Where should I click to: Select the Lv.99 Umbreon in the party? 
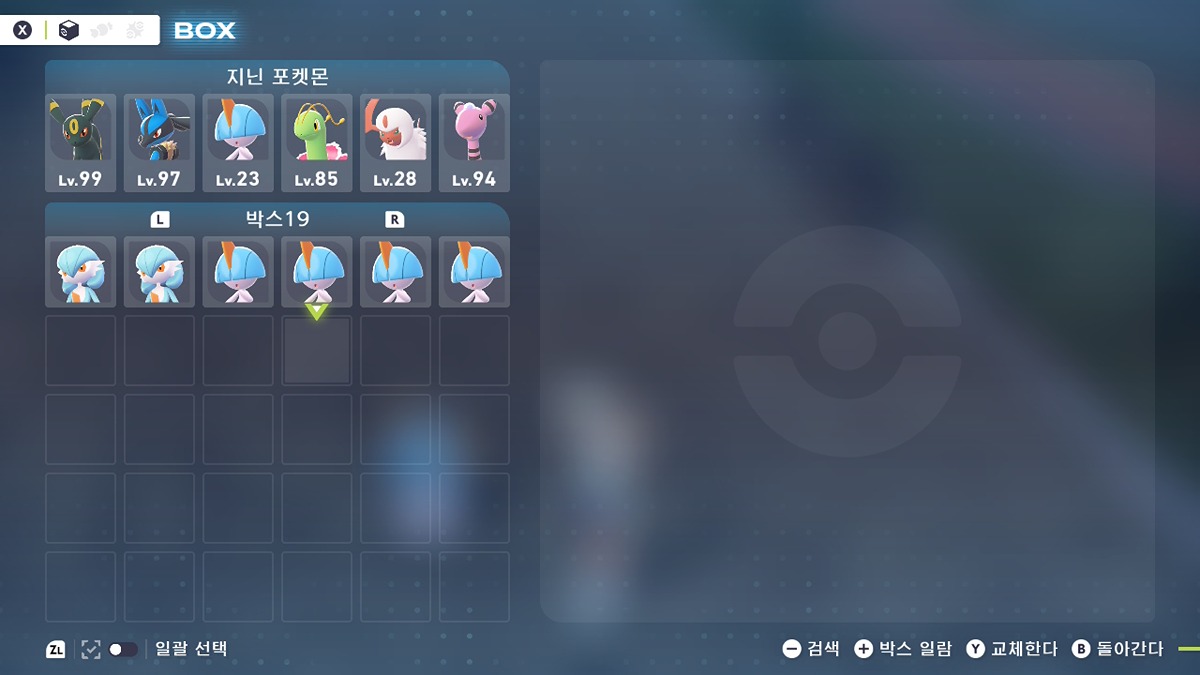click(80, 142)
